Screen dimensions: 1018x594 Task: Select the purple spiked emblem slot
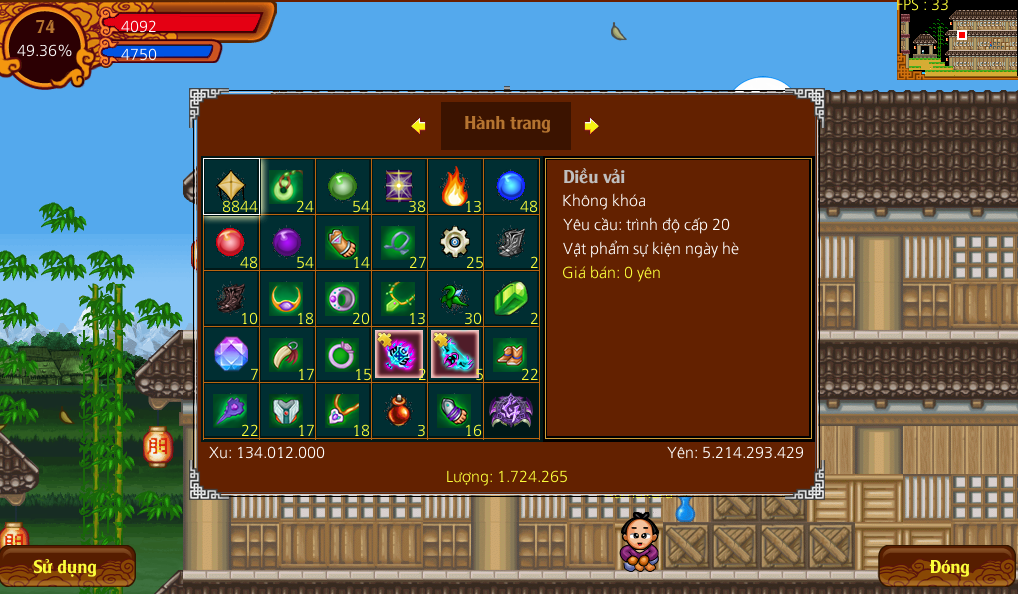click(511, 411)
